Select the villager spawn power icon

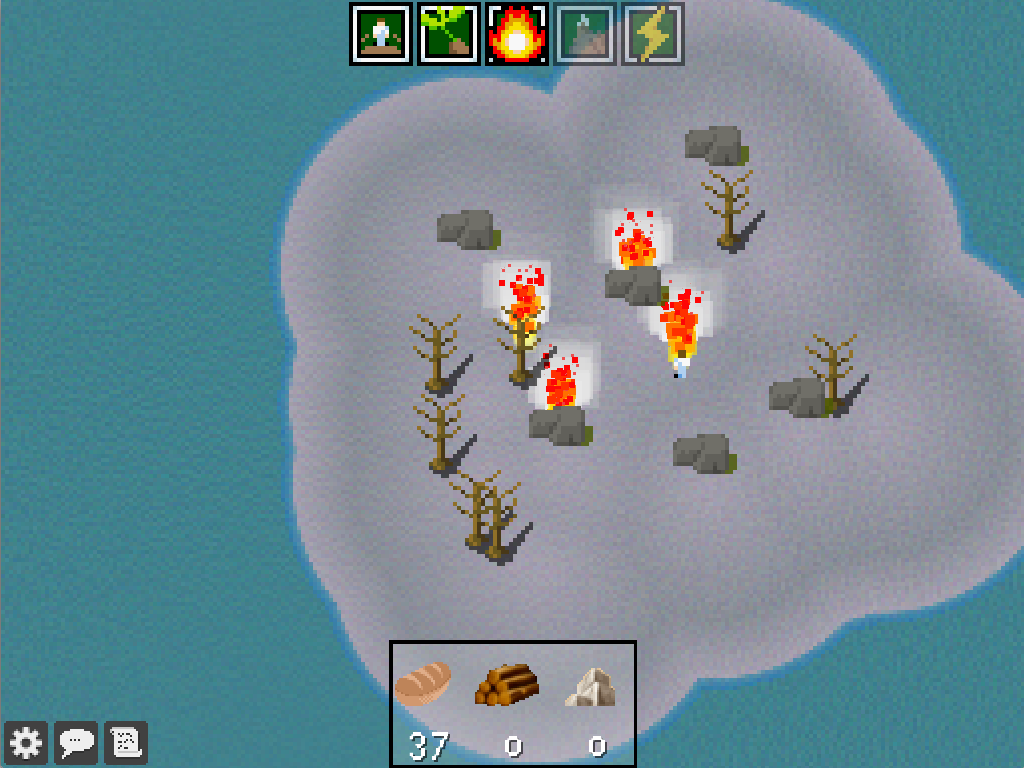pos(381,34)
